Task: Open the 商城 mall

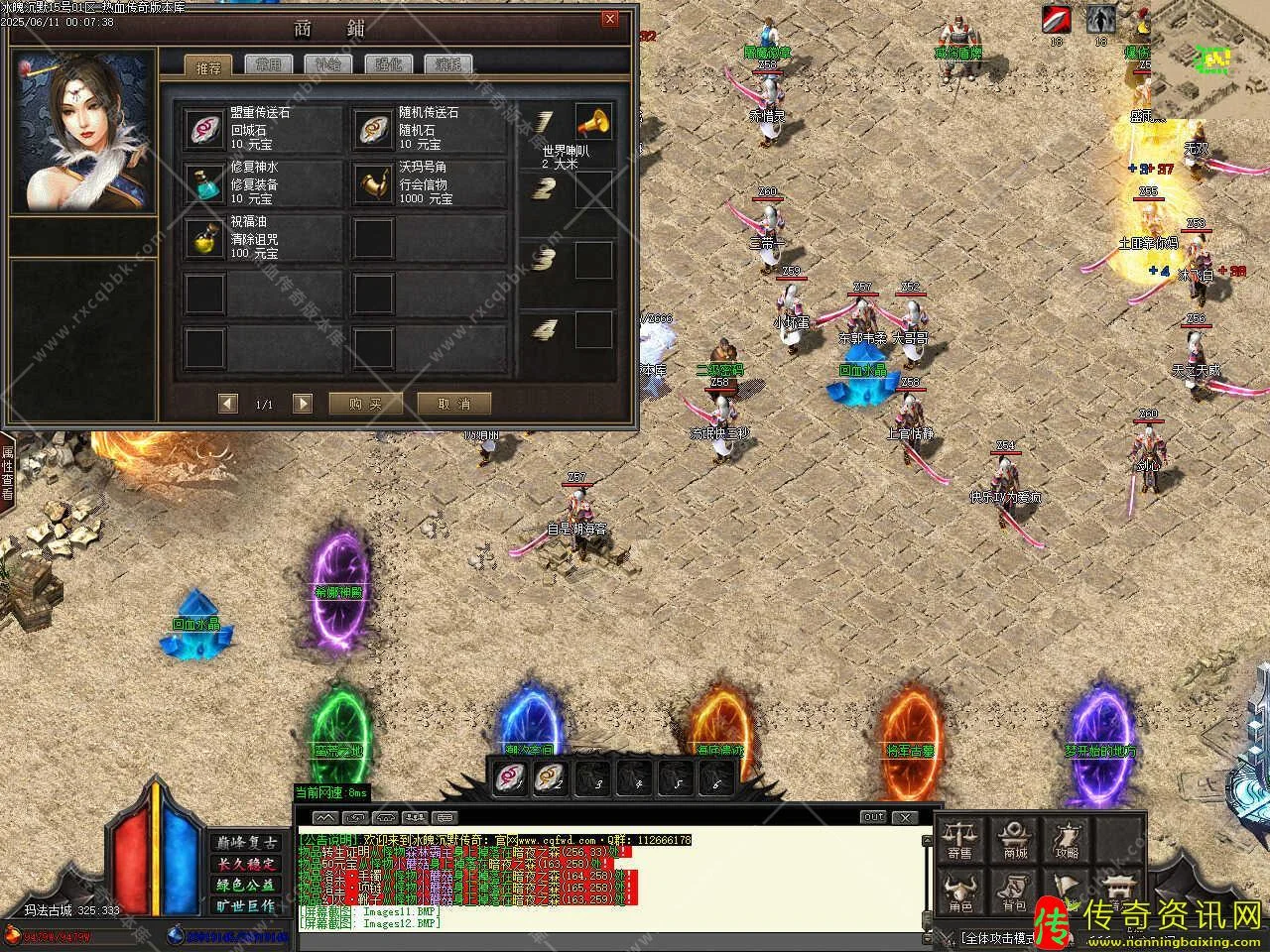Action: [1015, 839]
